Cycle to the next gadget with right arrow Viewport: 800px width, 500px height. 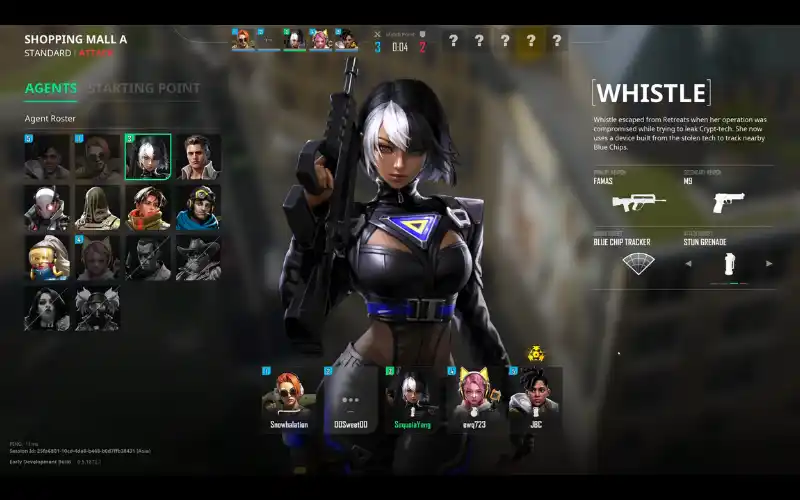point(769,263)
